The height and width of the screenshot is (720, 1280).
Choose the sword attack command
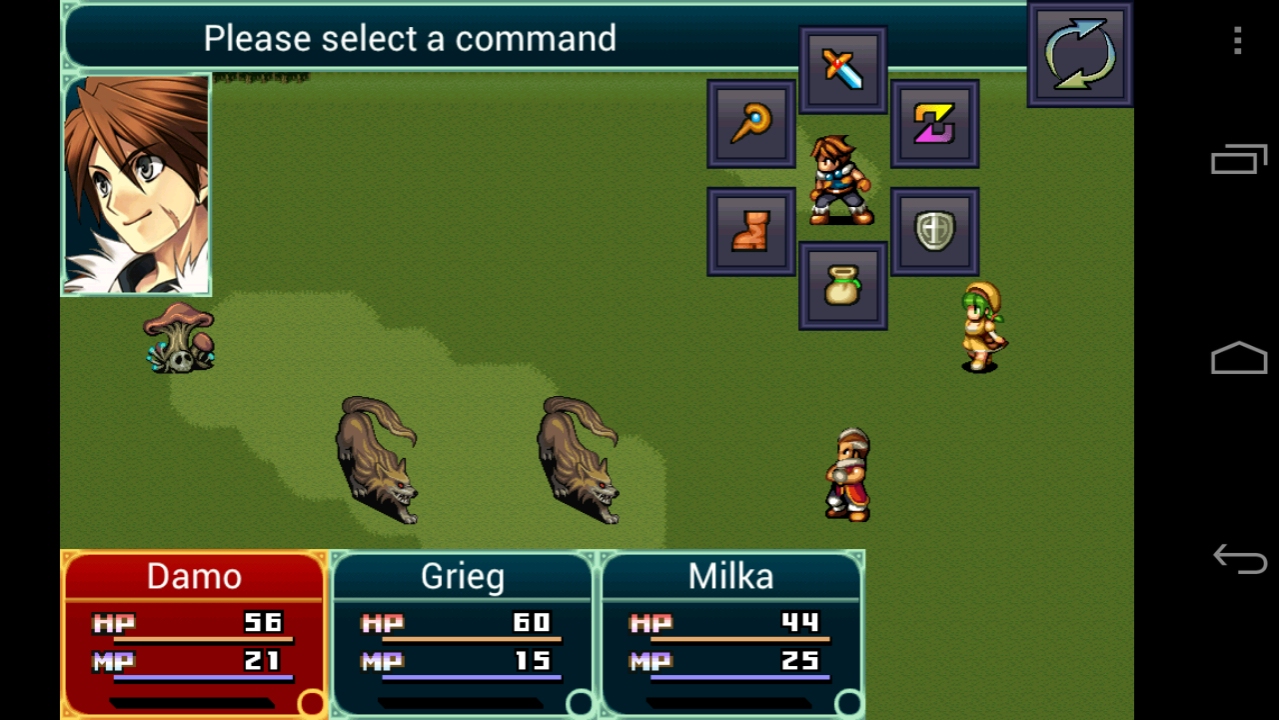click(842, 70)
